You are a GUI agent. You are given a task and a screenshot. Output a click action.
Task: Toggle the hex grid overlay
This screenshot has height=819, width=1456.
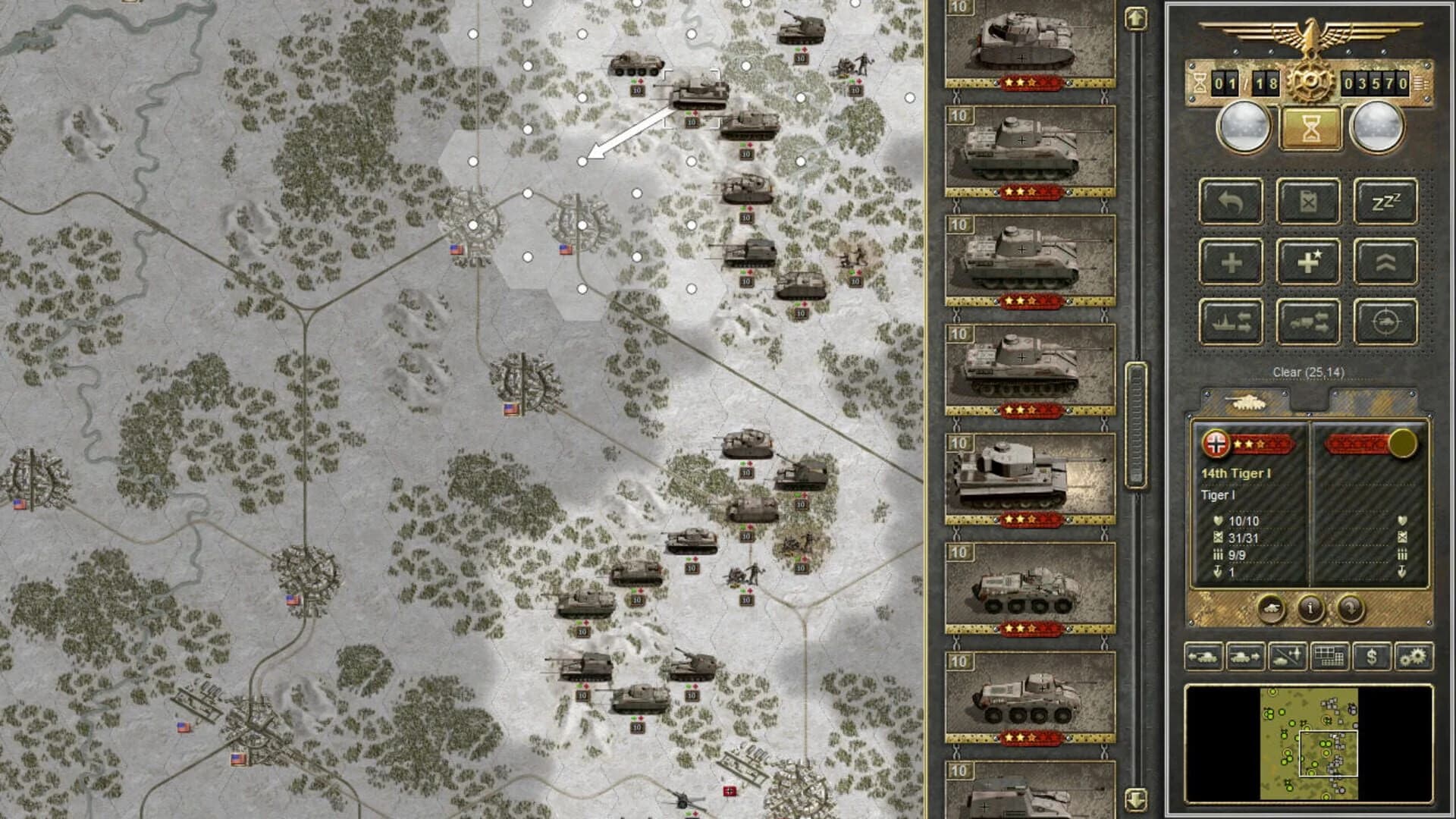[x=1329, y=658]
